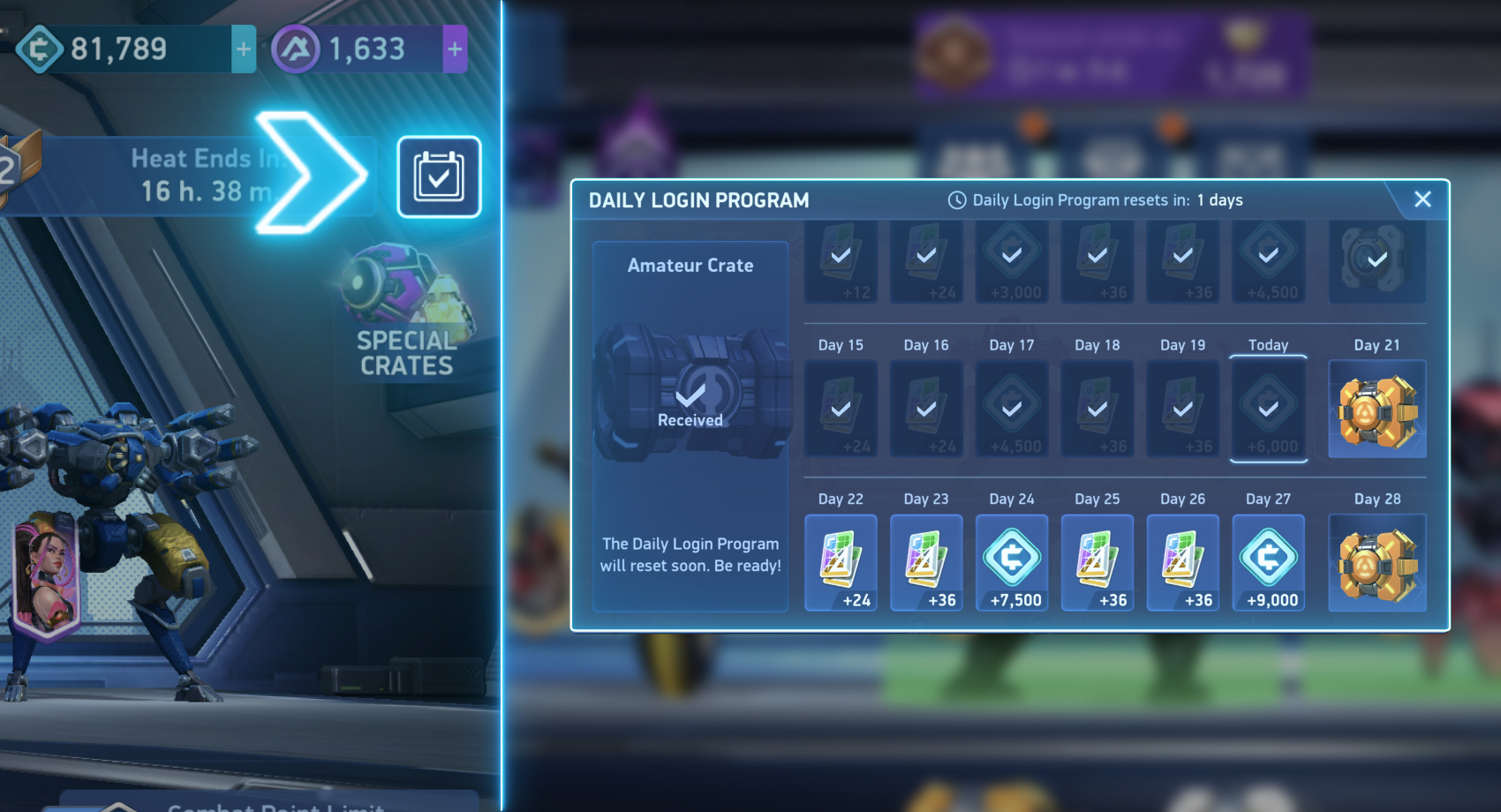Click the clock icon beside the reset timer
Image resolution: width=1501 pixels, height=812 pixels.
click(x=955, y=199)
